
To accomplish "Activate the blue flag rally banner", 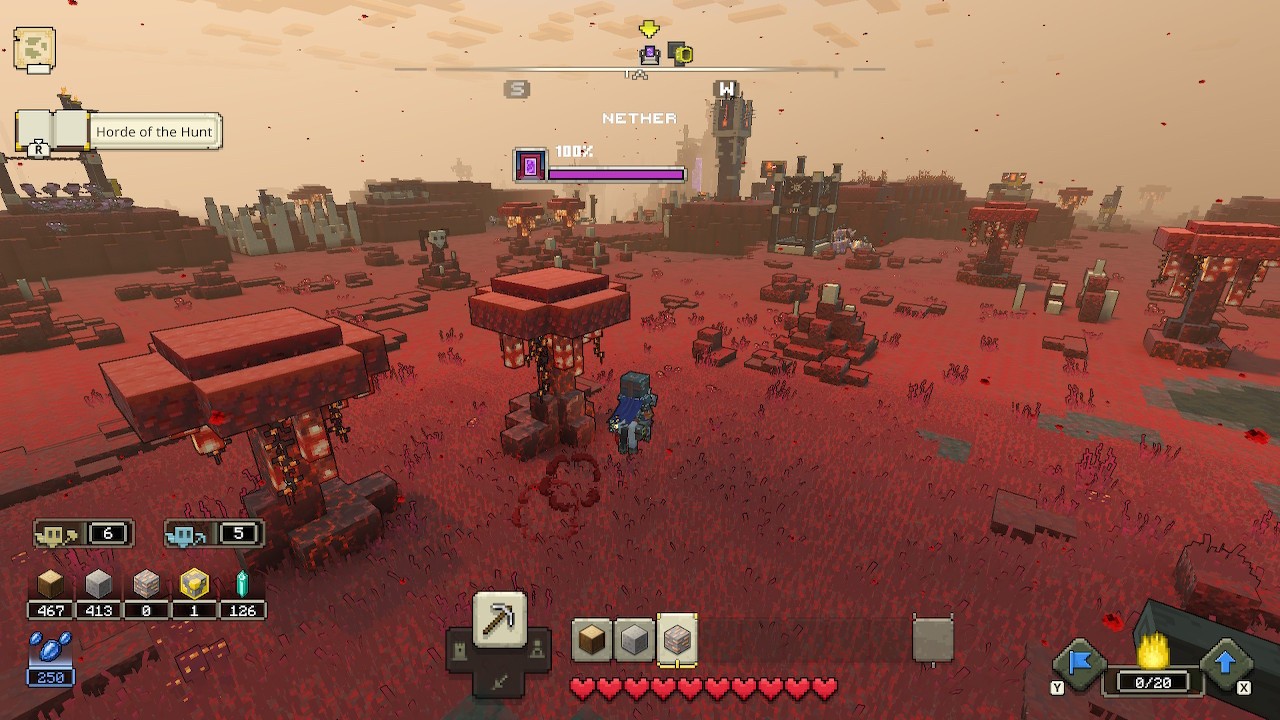I will click(x=1080, y=663).
